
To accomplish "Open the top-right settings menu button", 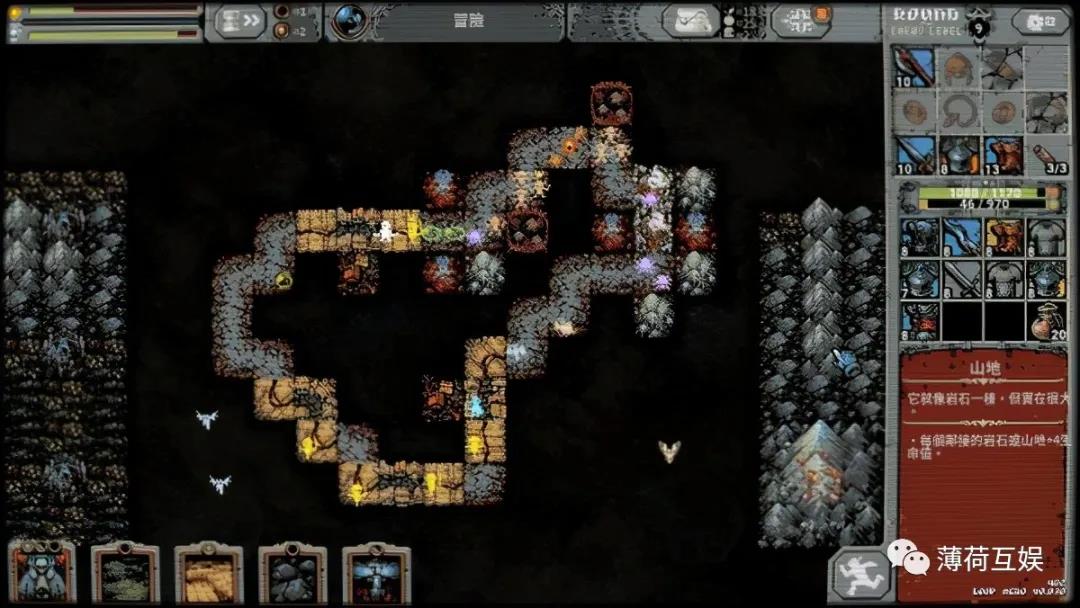I will (x=1040, y=20).
